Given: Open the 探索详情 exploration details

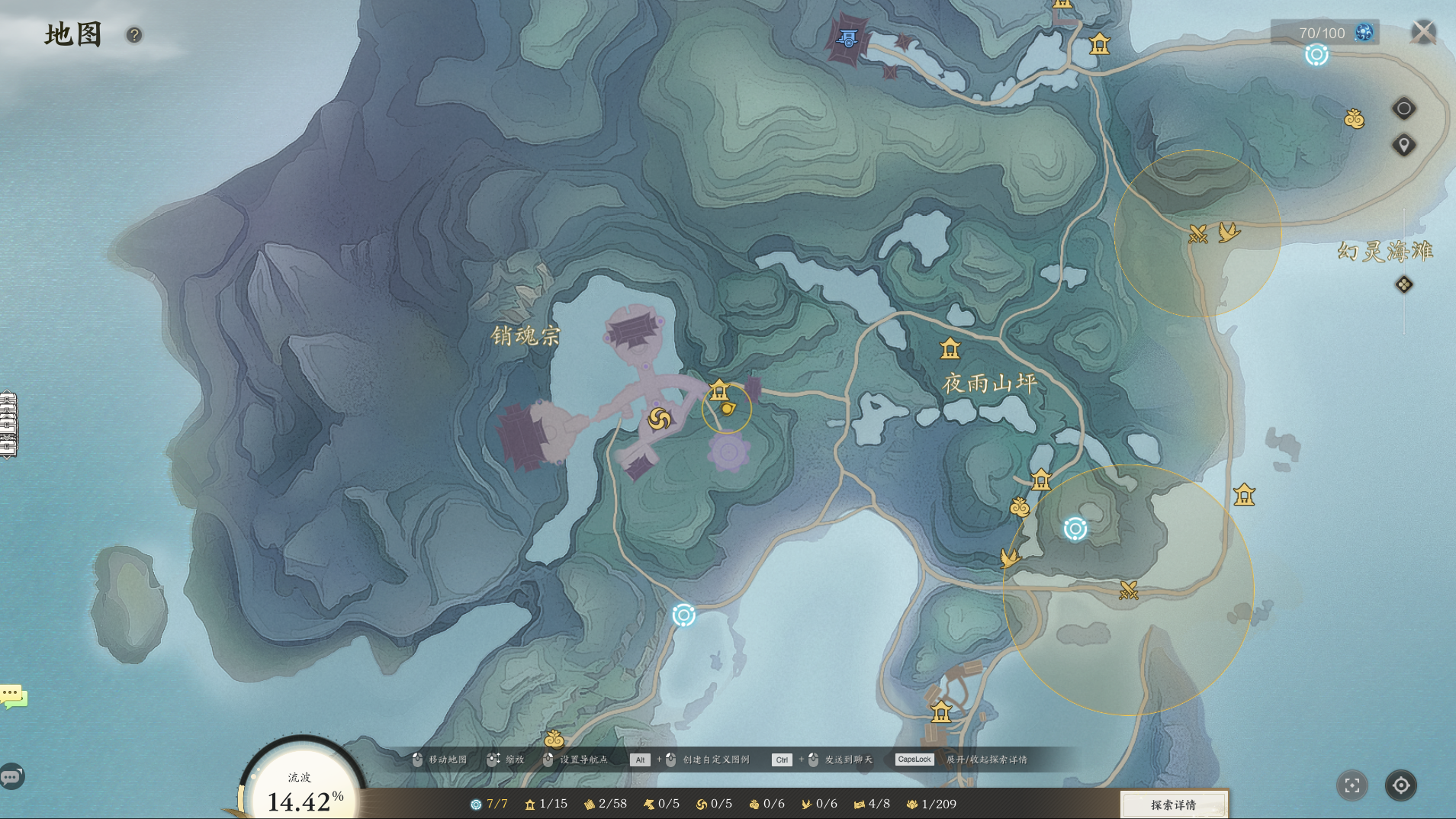Looking at the screenshot, I should click(x=1173, y=805).
